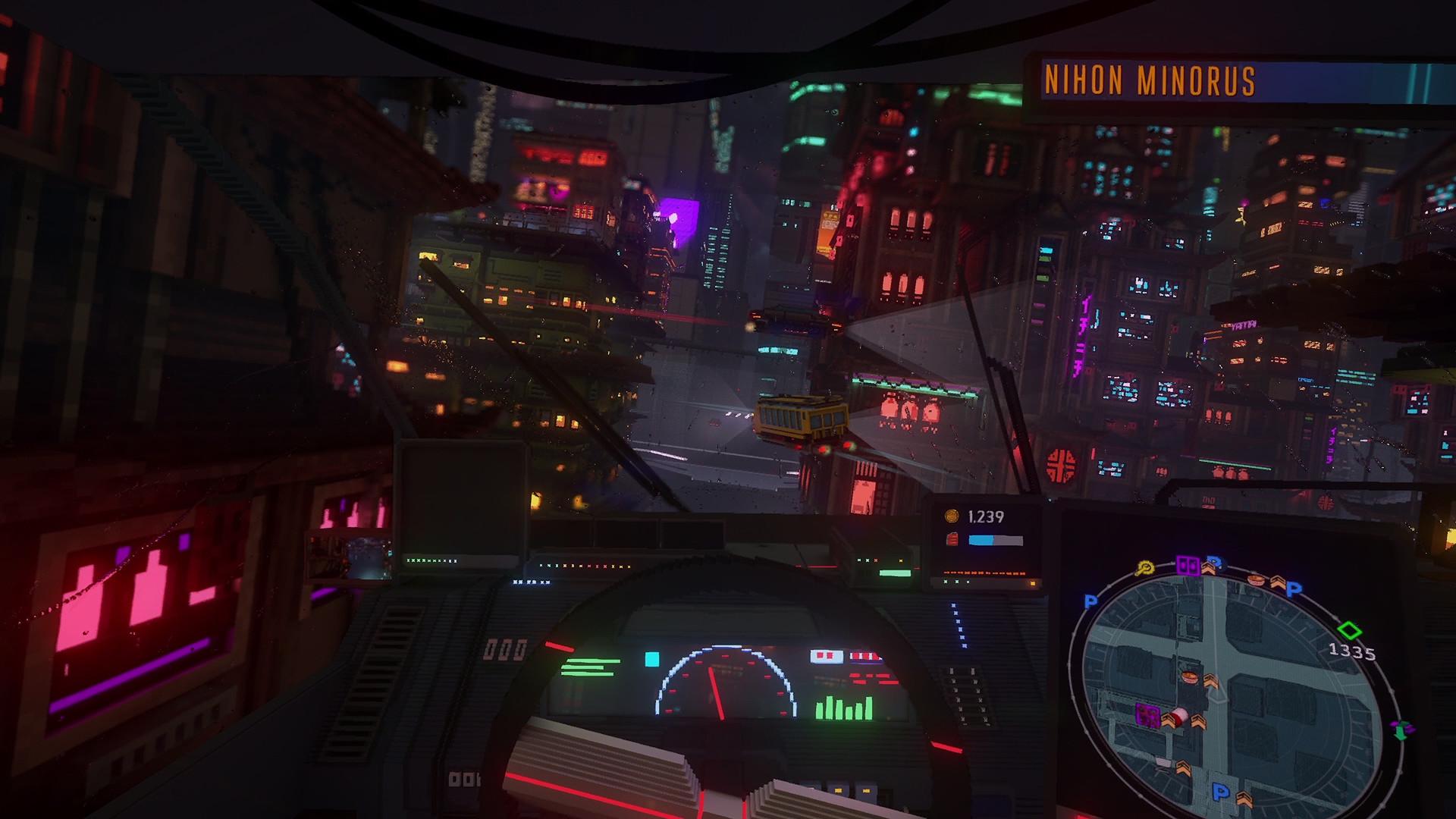
Task: Select the red battery charge icon
Action: pos(953,538)
